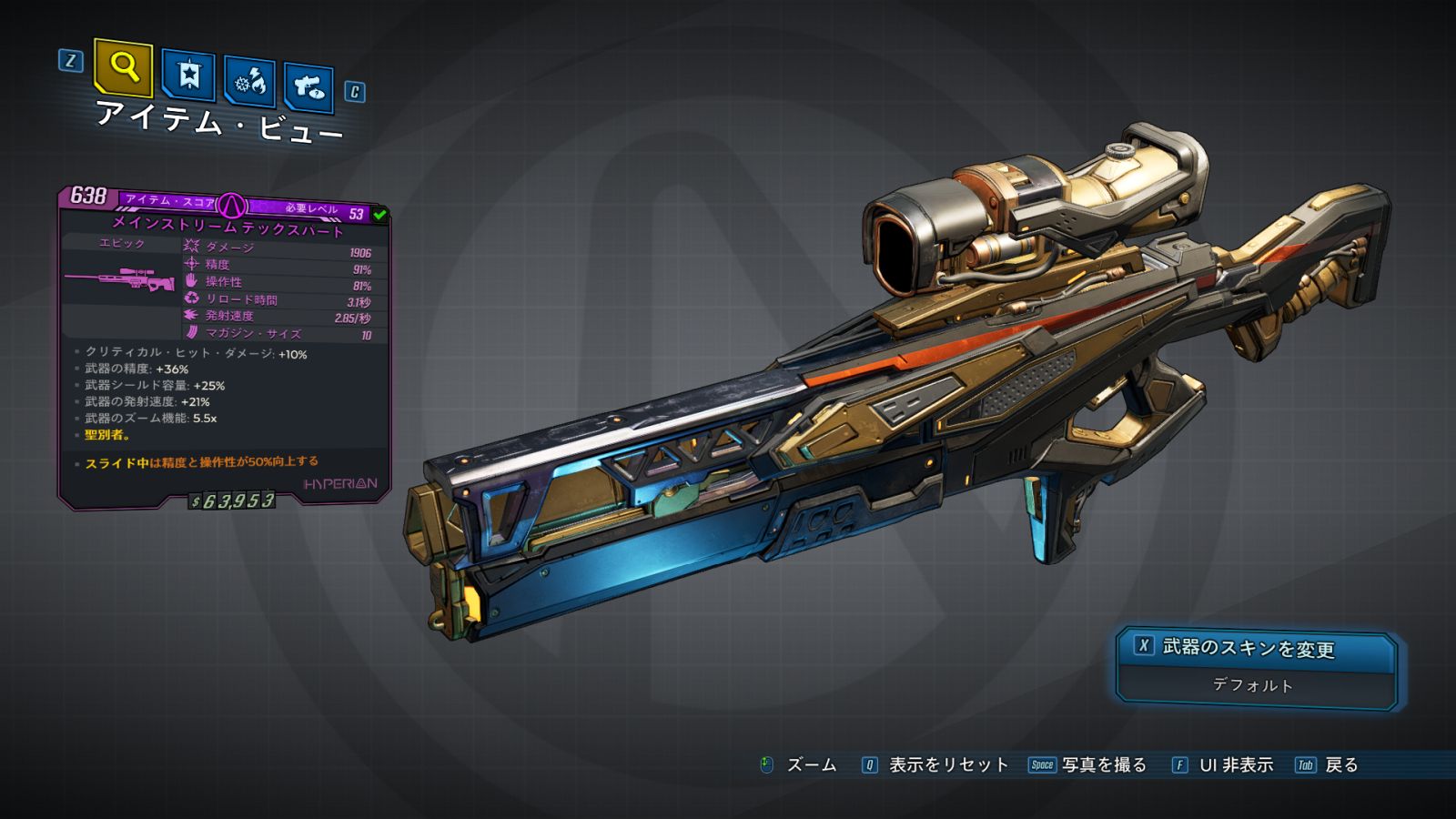Image resolution: width=1456 pixels, height=819 pixels.
Task: Change the weapon skin (武器のスキンを変更)
Action: point(1256,648)
